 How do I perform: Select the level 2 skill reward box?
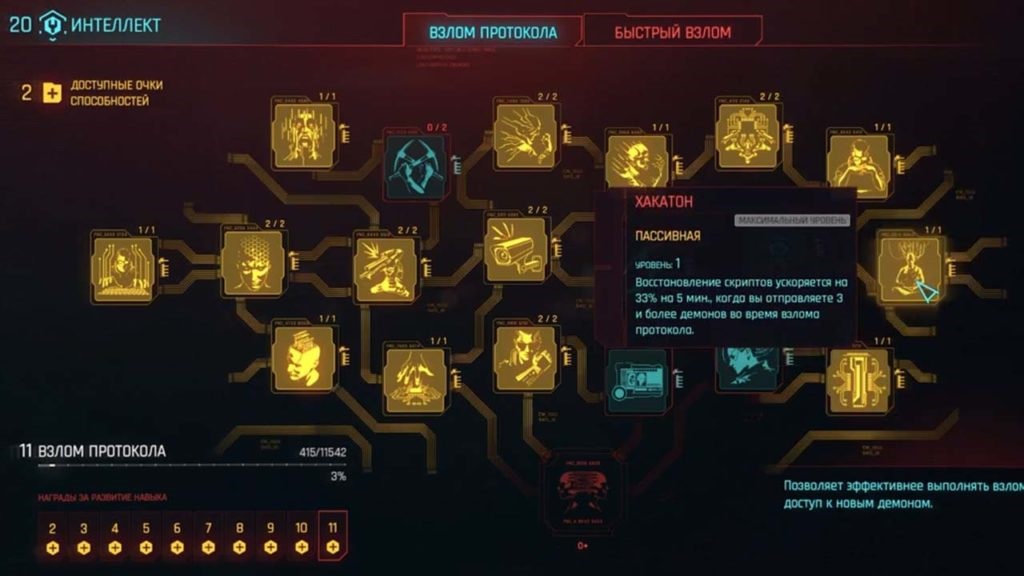click(x=52, y=537)
